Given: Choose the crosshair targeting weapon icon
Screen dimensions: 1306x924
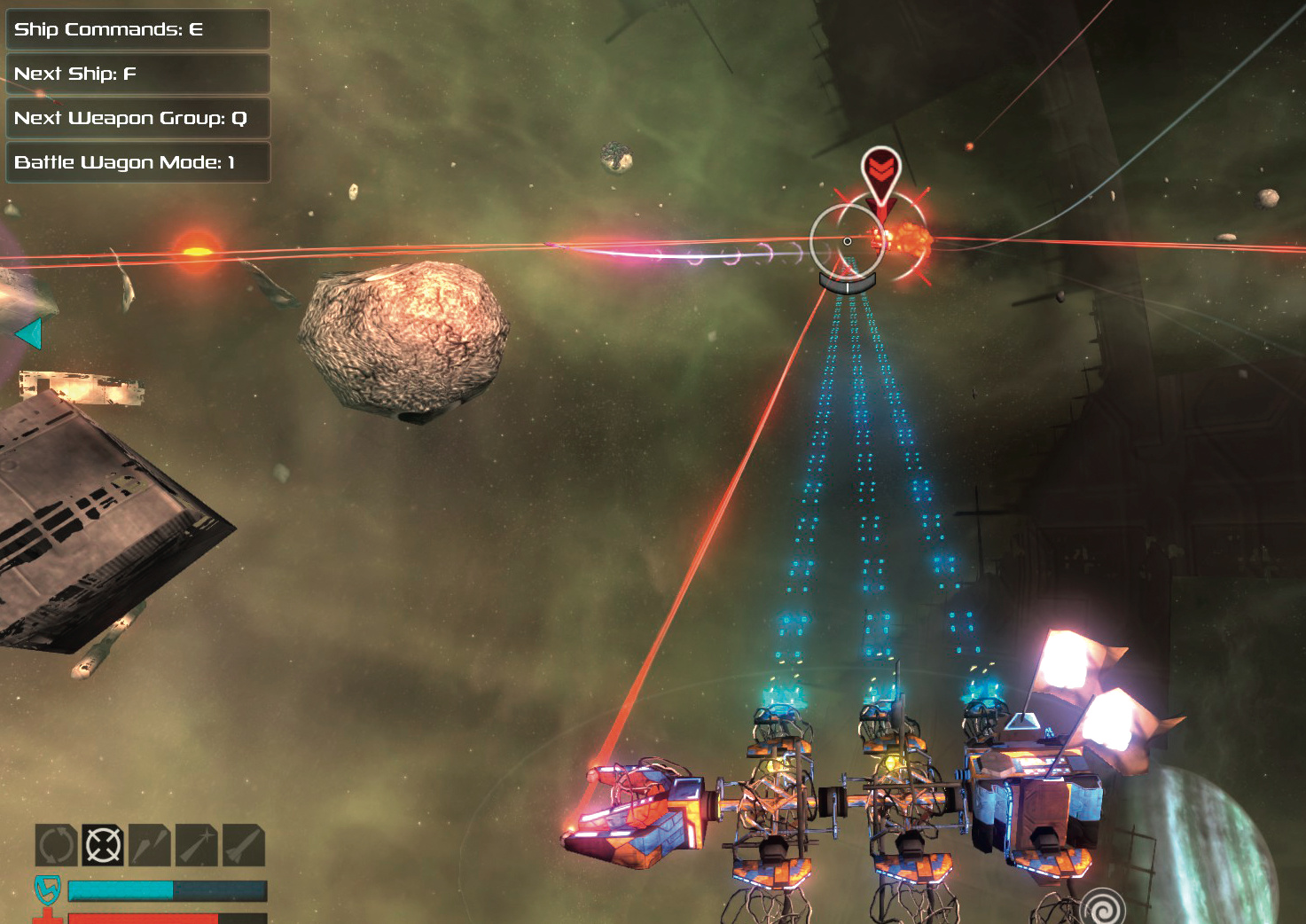Looking at the screenshot, I should 103,845.
